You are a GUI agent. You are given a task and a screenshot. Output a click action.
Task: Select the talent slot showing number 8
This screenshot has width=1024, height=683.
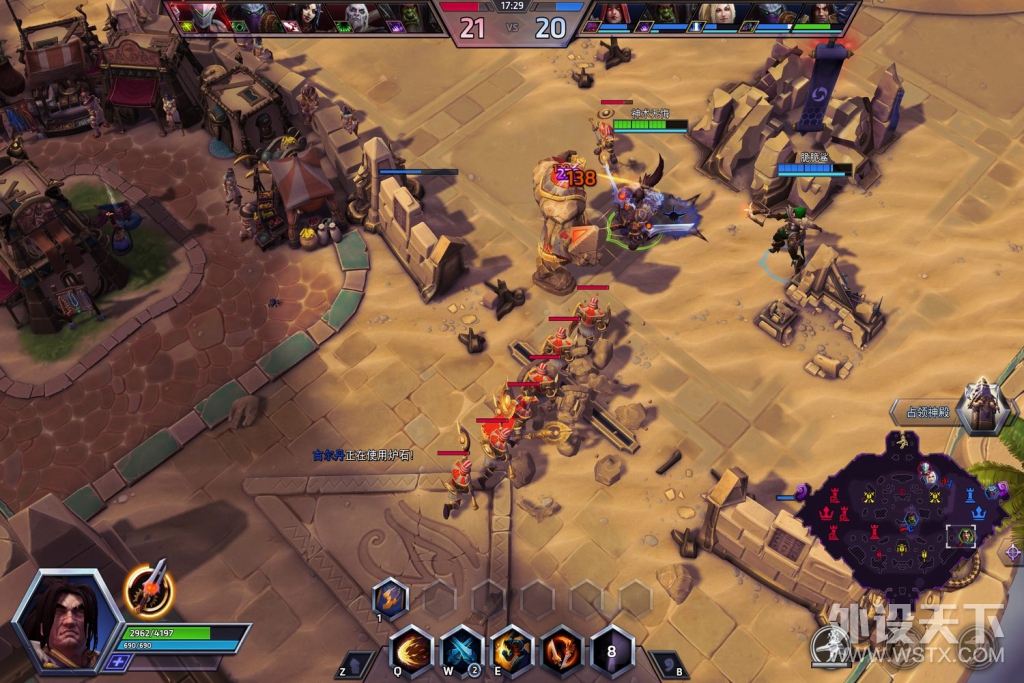[612, 650]
